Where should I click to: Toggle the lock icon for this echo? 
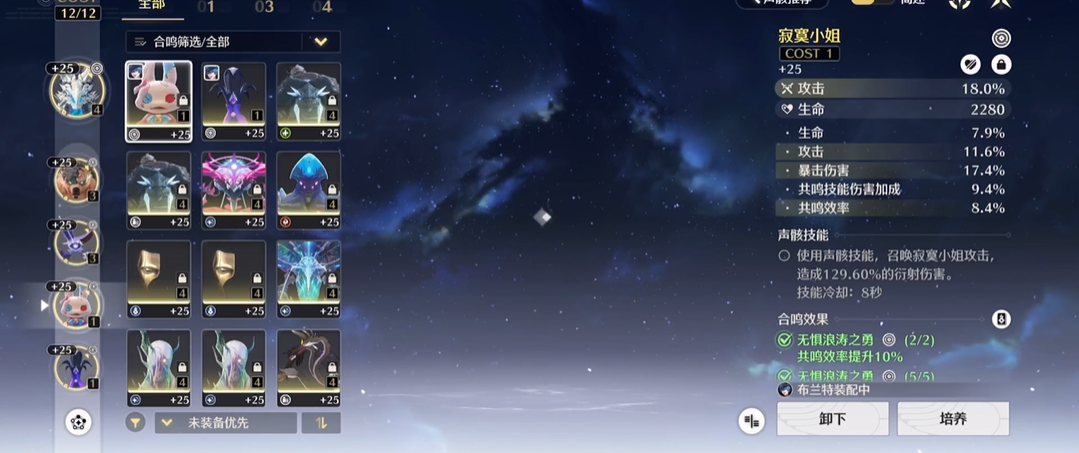pyautogui.click(x=1000, y=65)
